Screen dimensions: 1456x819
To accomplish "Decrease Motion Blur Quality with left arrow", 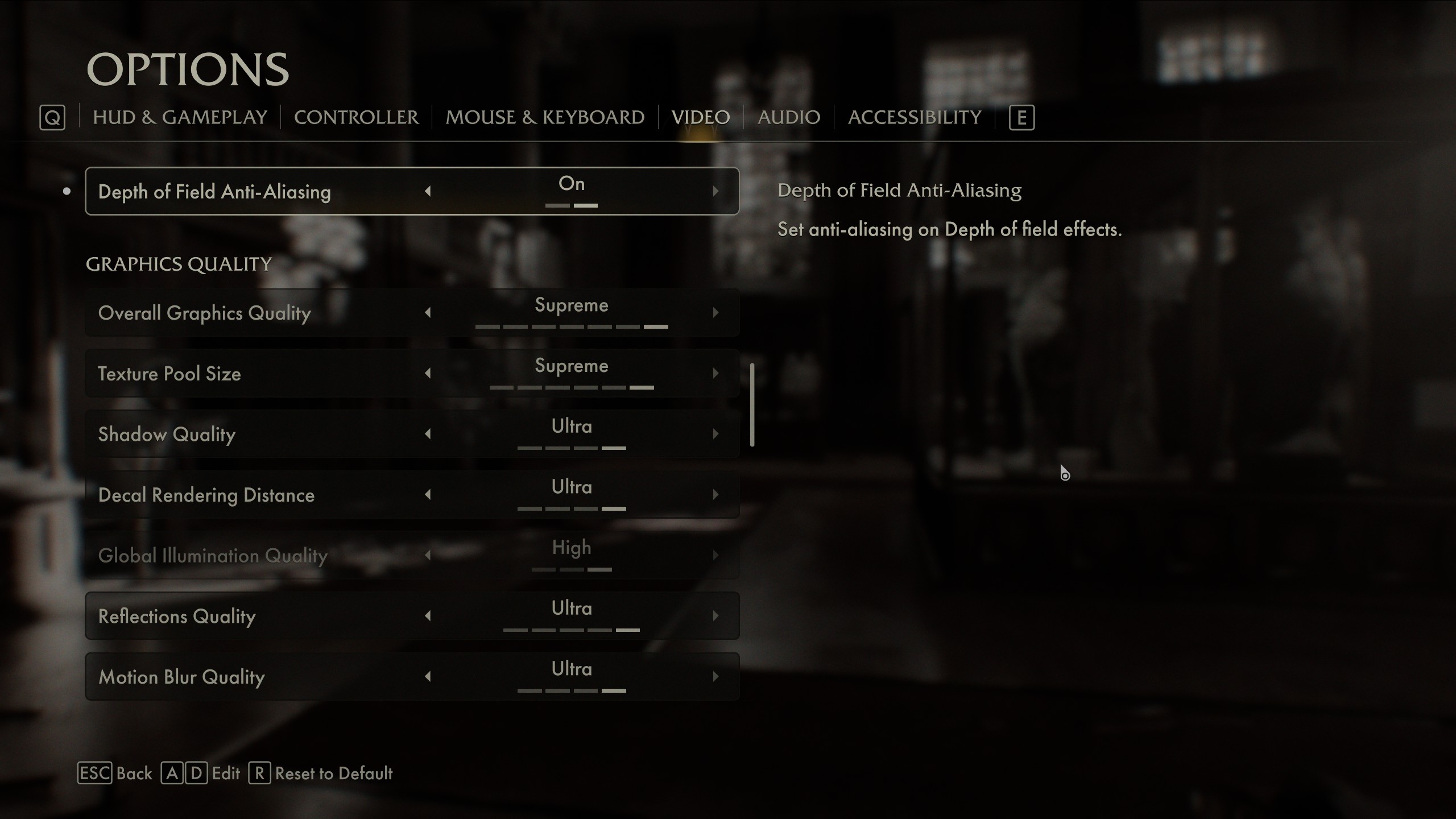I will 428,677.
